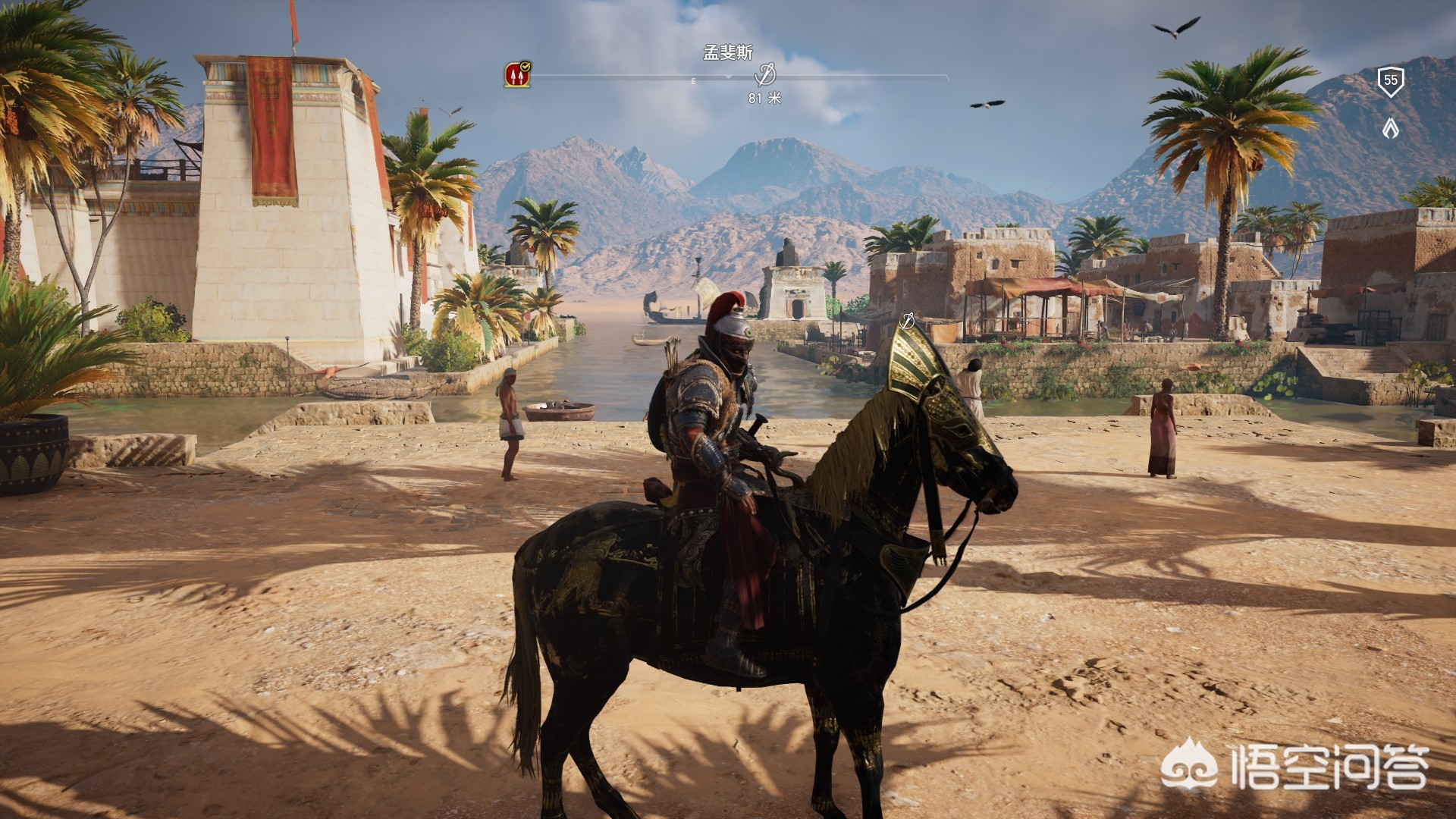This screenshot has width=1456, height=819.
Task: Open the 悟空问答 watermark logo
Action: (1295, 766)
